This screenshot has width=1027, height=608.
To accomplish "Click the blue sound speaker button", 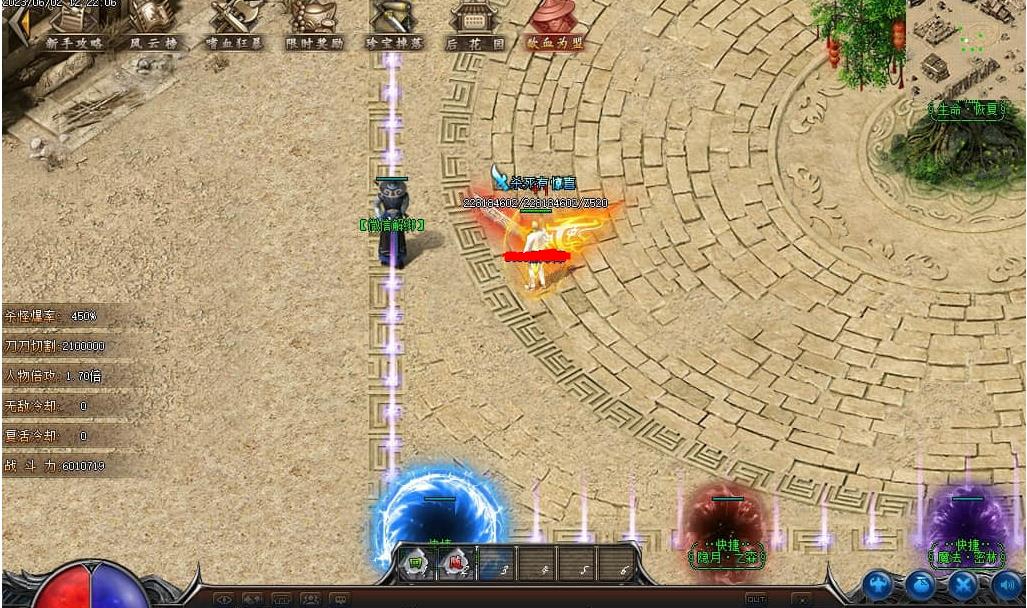I will (x=1006, y=585).
